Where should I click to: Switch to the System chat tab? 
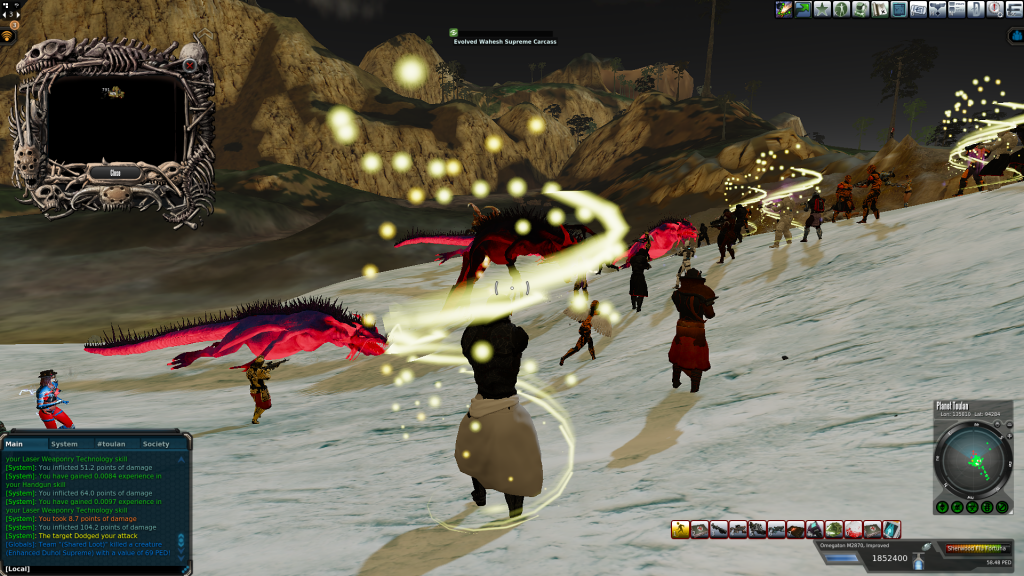pyautogui.click(x=64, y=444)
